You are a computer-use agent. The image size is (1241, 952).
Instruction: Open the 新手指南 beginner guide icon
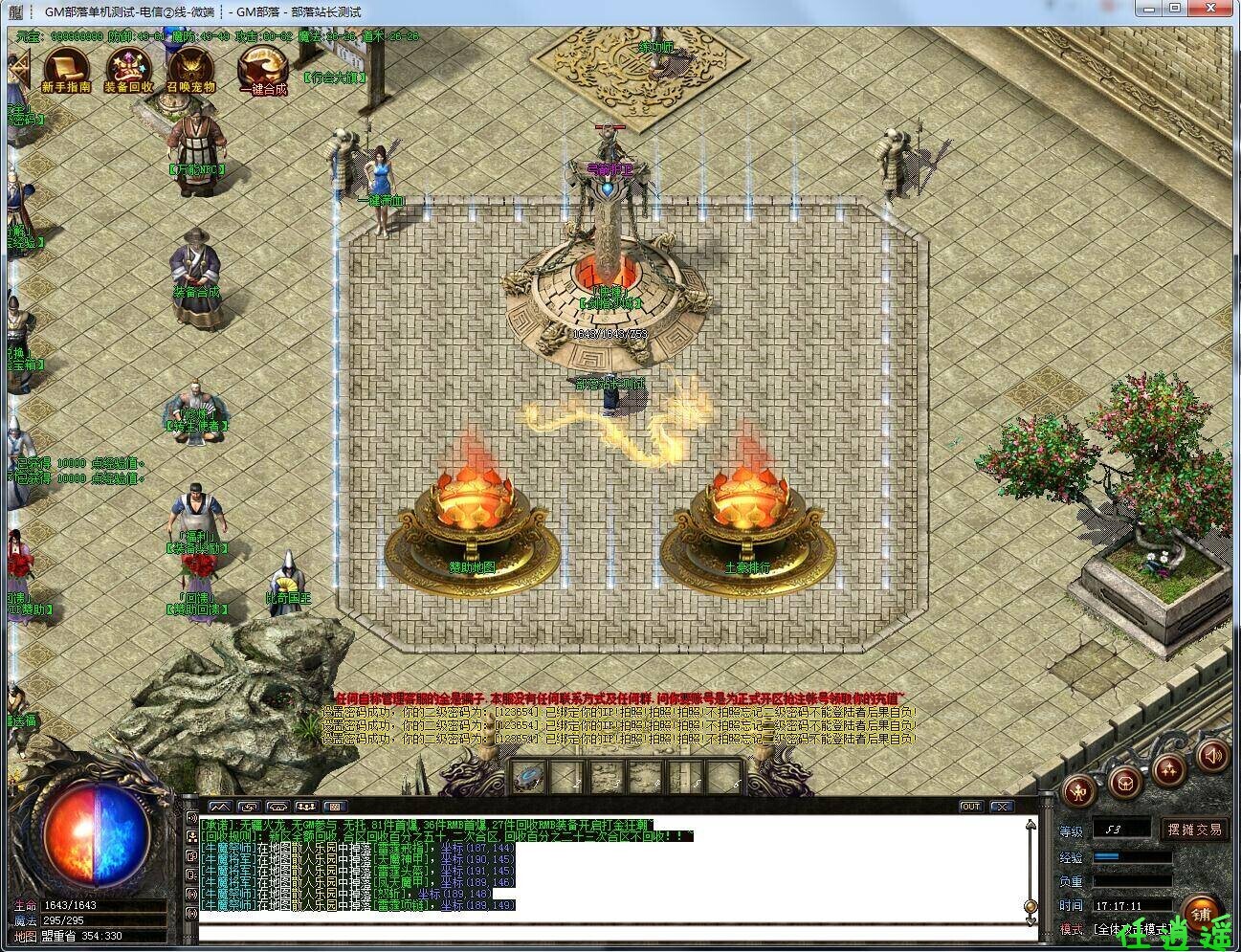coord(66,67)
